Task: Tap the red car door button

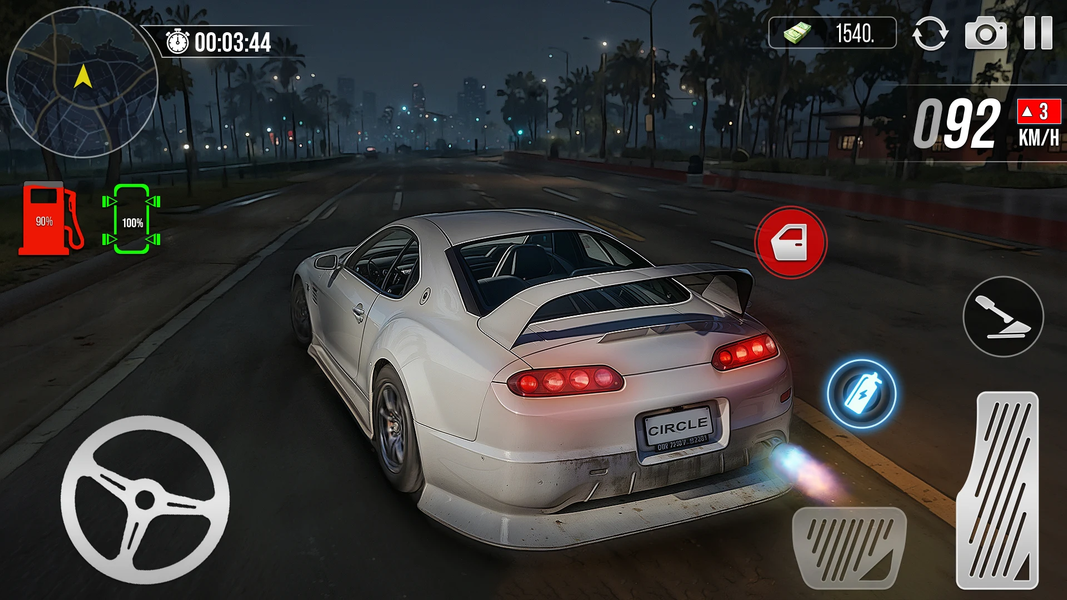Action: [x=791, y=242]
